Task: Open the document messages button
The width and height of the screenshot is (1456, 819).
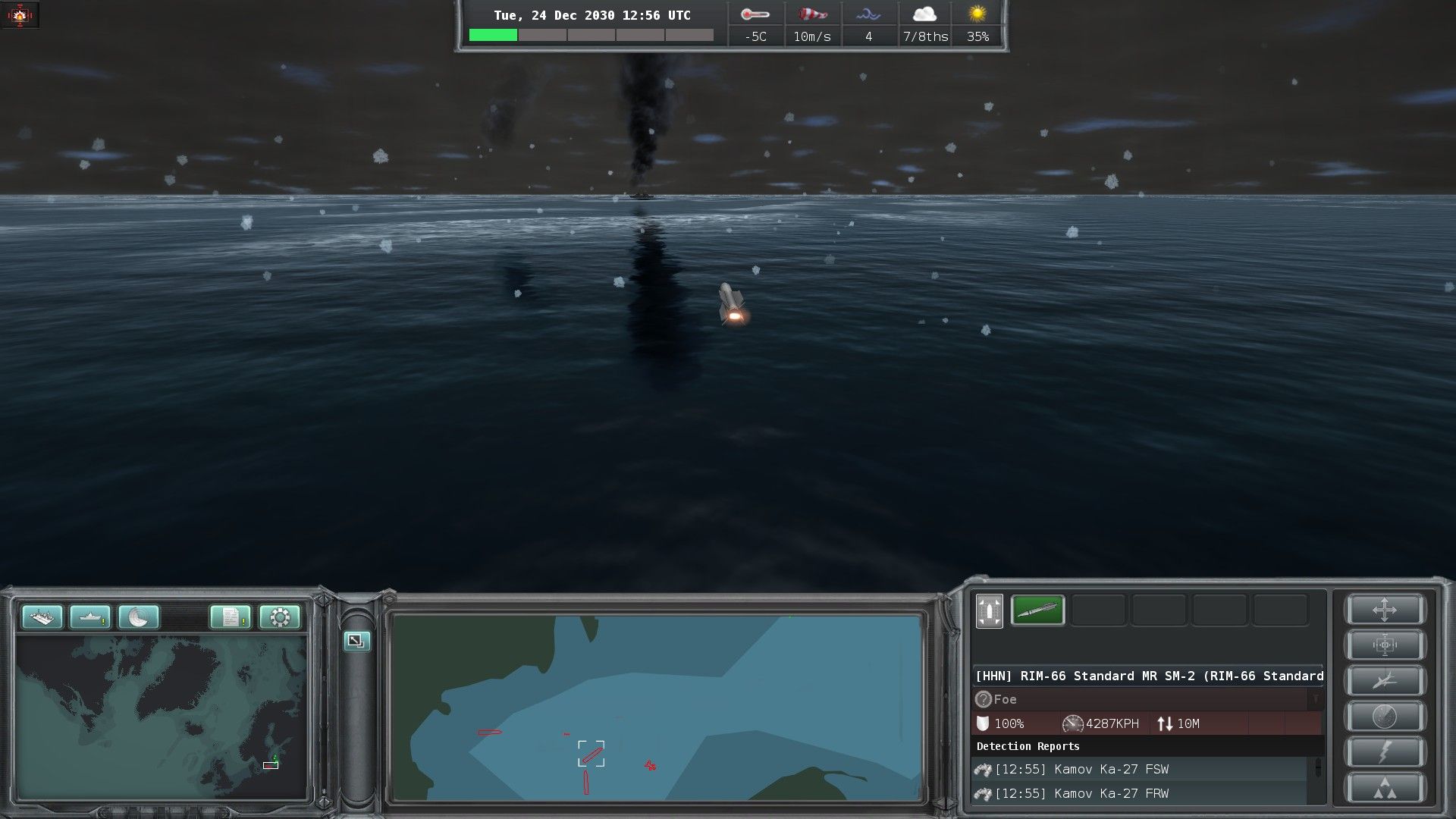Action: click(231, 617)
